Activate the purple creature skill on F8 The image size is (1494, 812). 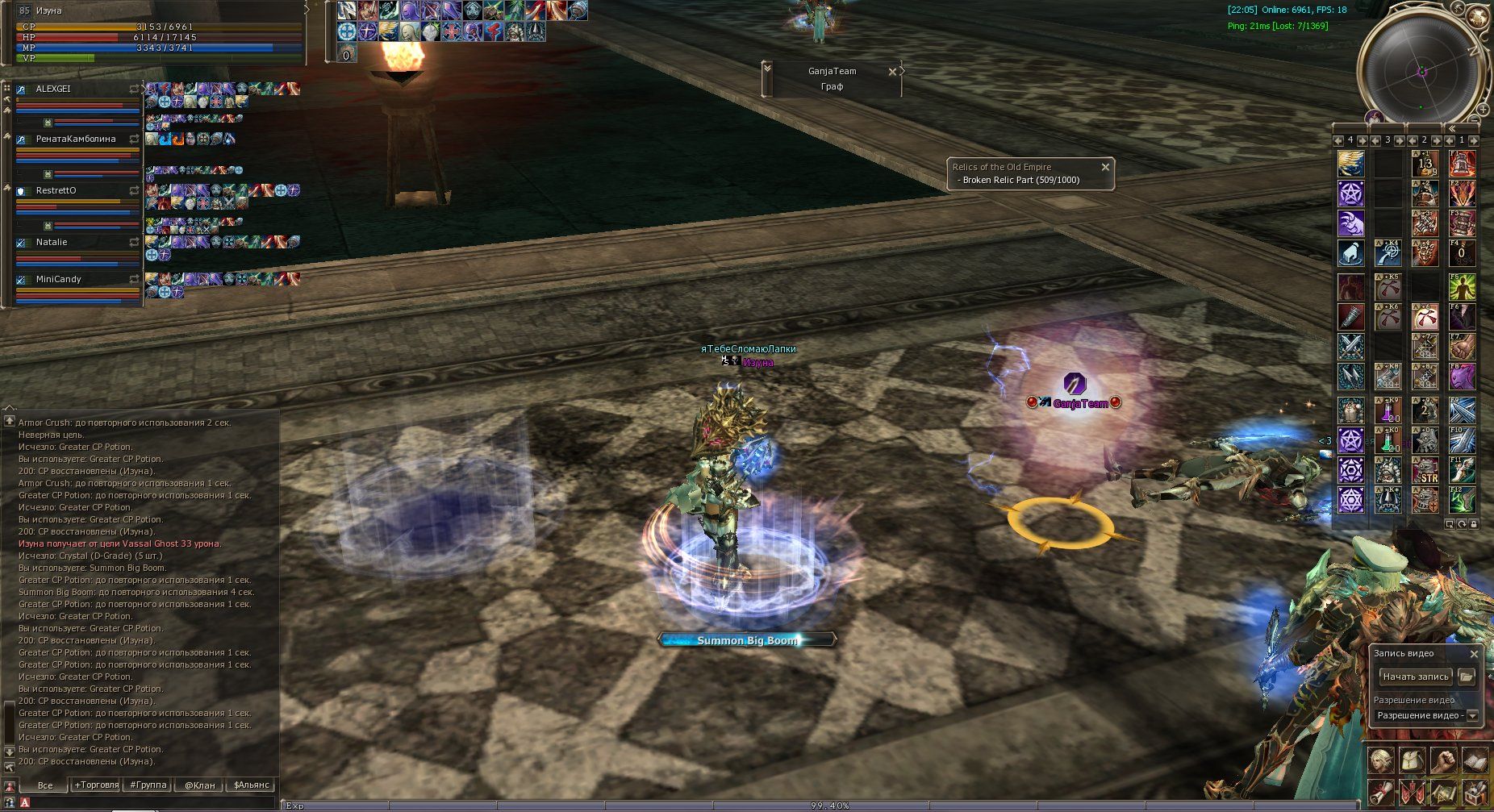click(1462, 377)
